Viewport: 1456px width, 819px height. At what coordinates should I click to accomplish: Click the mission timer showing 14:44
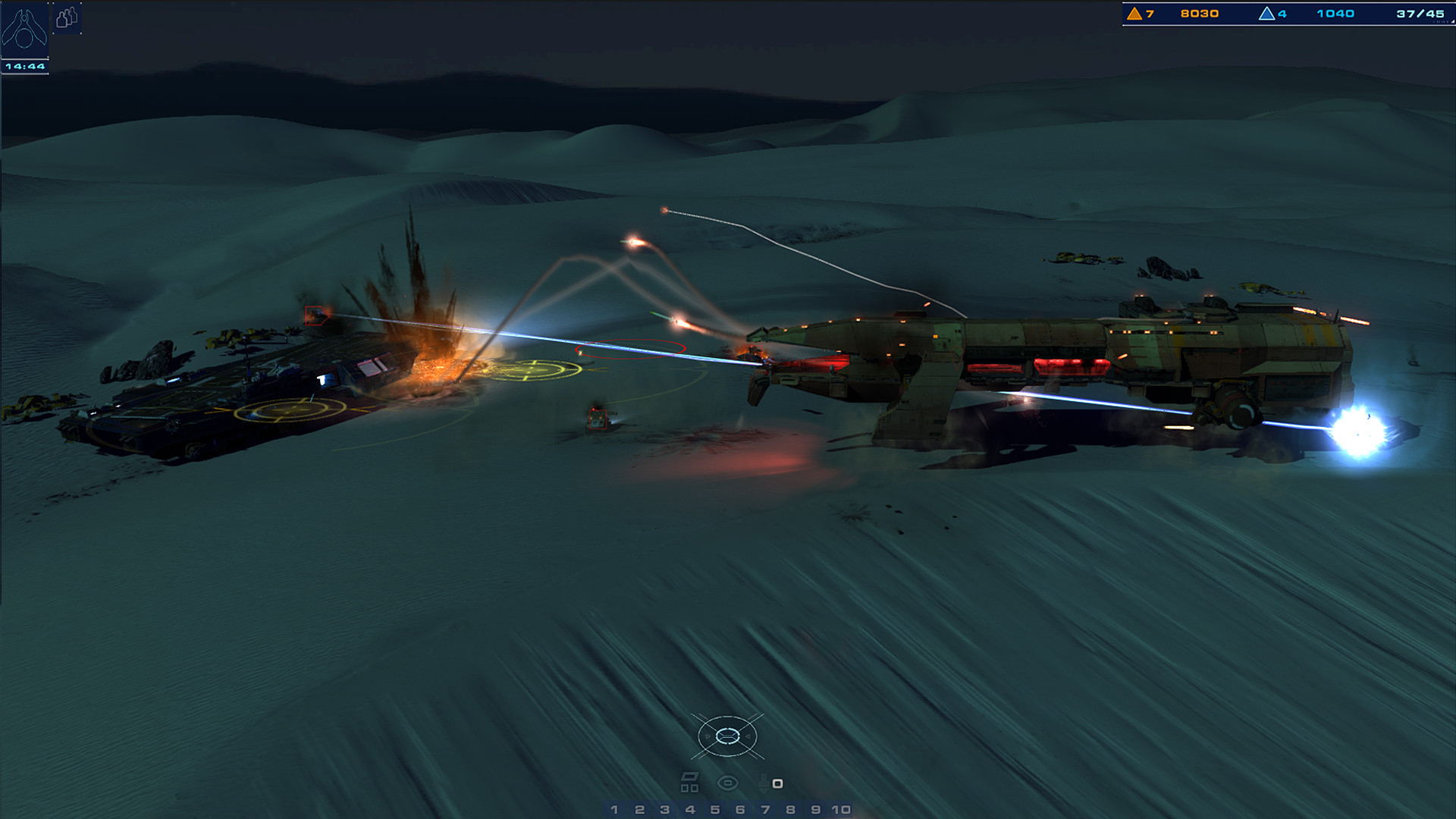coord(24,67)
